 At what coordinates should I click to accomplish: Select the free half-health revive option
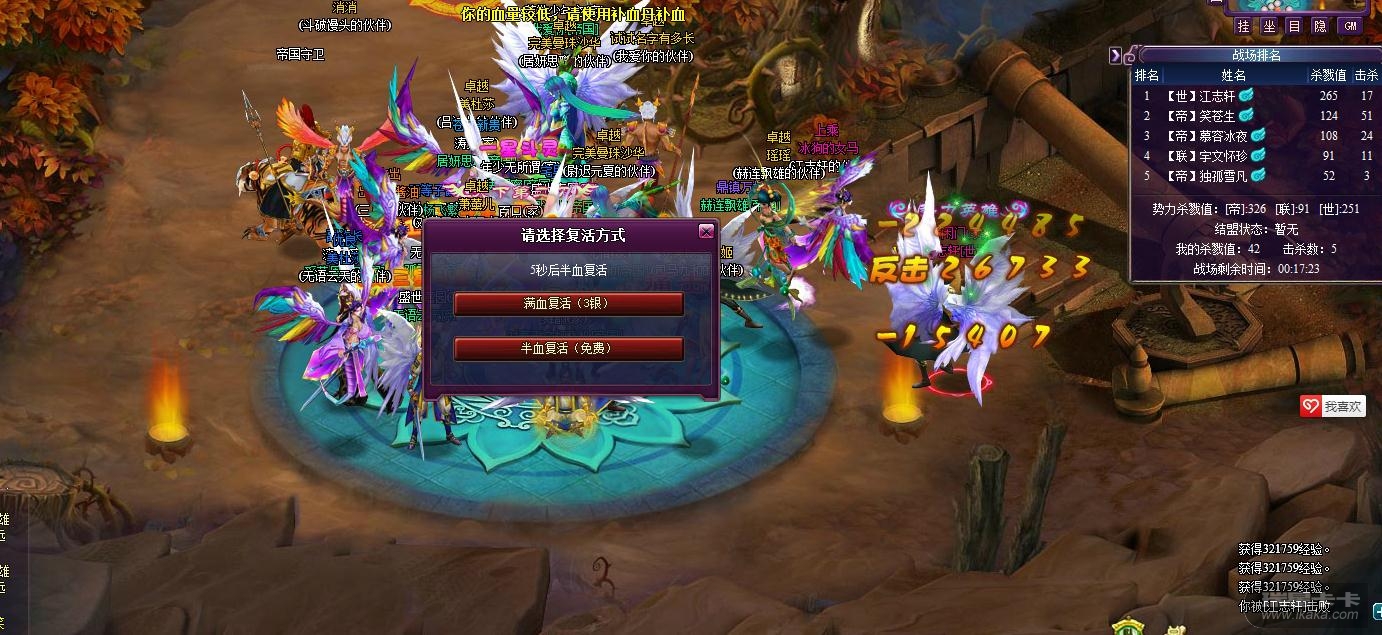[x=568, y=349]
